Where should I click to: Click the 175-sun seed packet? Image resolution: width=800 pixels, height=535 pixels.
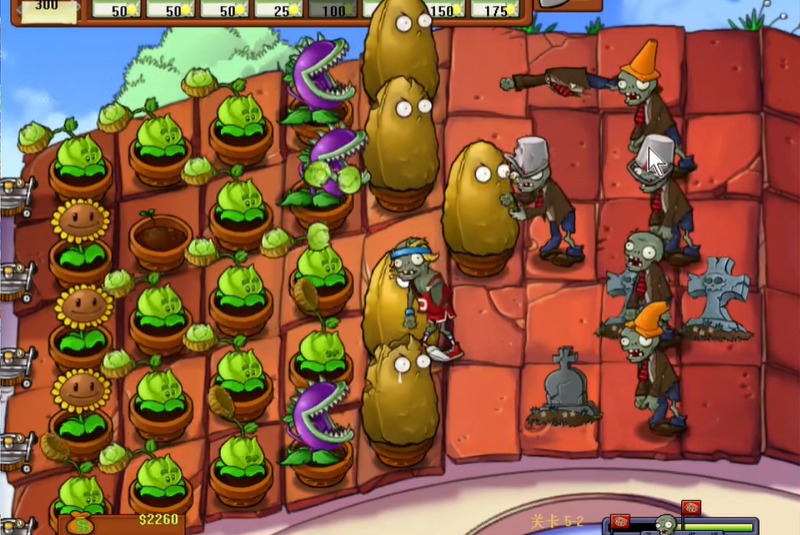[x=497, y=9]
